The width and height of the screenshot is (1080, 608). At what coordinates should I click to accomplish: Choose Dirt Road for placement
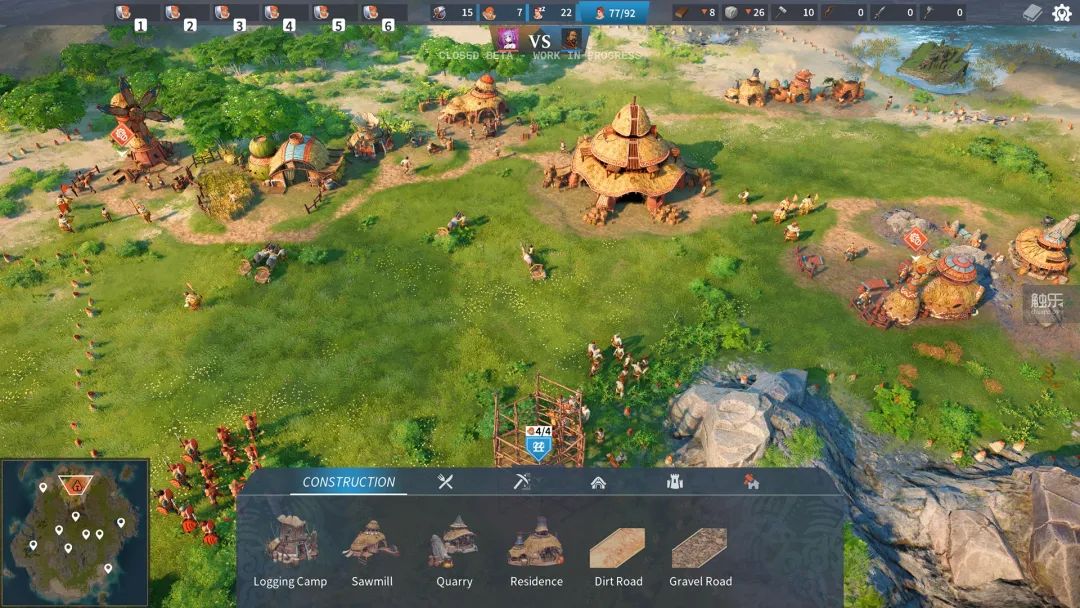[x=618, y=548]
